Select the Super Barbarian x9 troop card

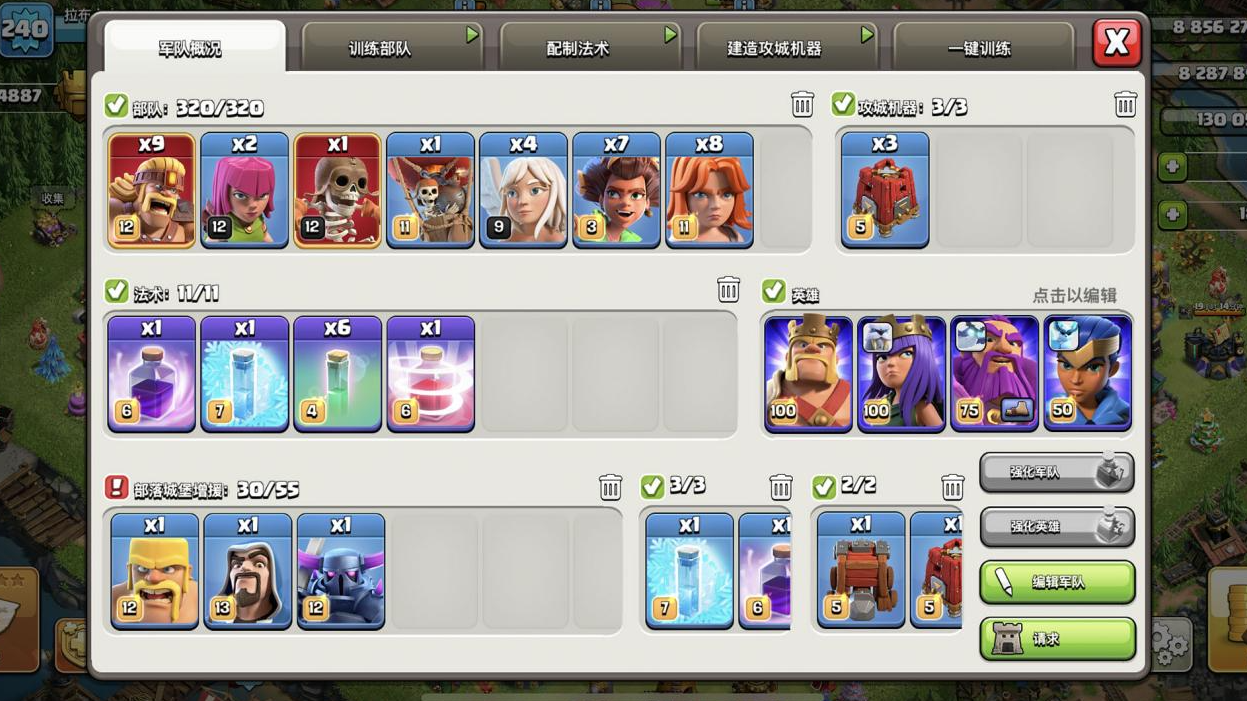click(x=151, y=190)
